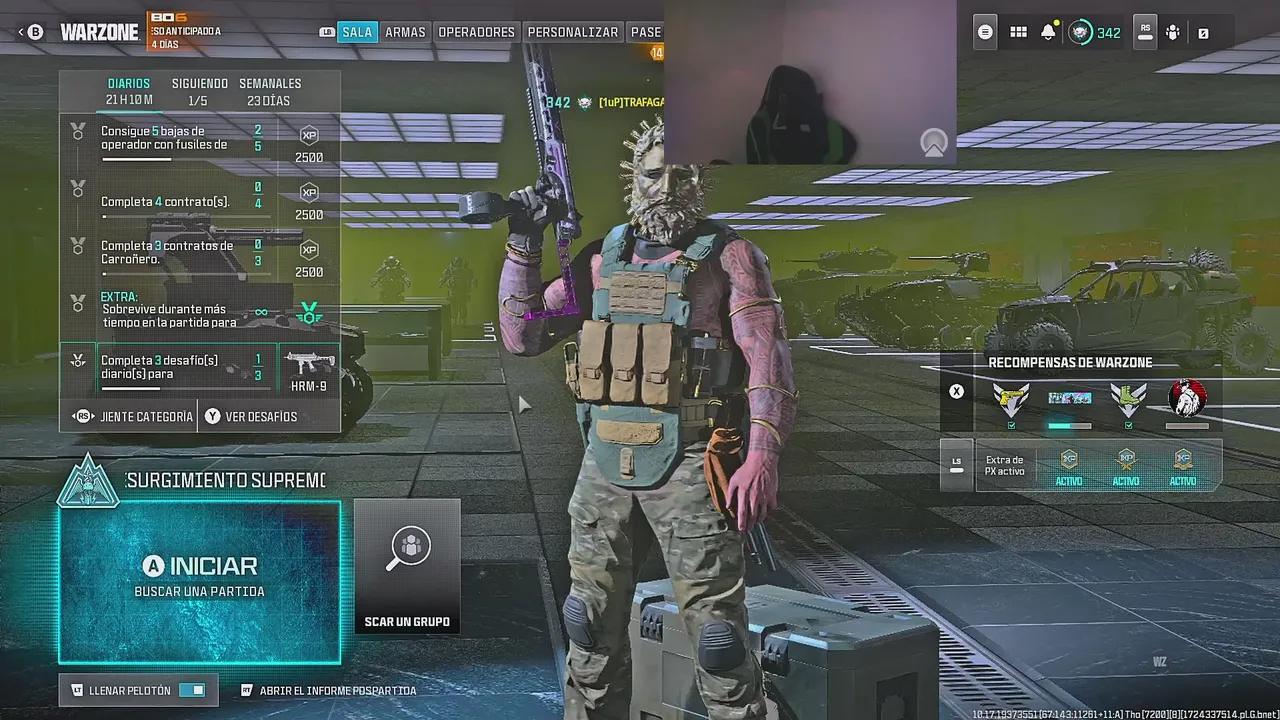Select the scavenger contracts daily challenge
Image resolution: width=1280 pixels, height=720 pixels.
(x=200, y=254)
